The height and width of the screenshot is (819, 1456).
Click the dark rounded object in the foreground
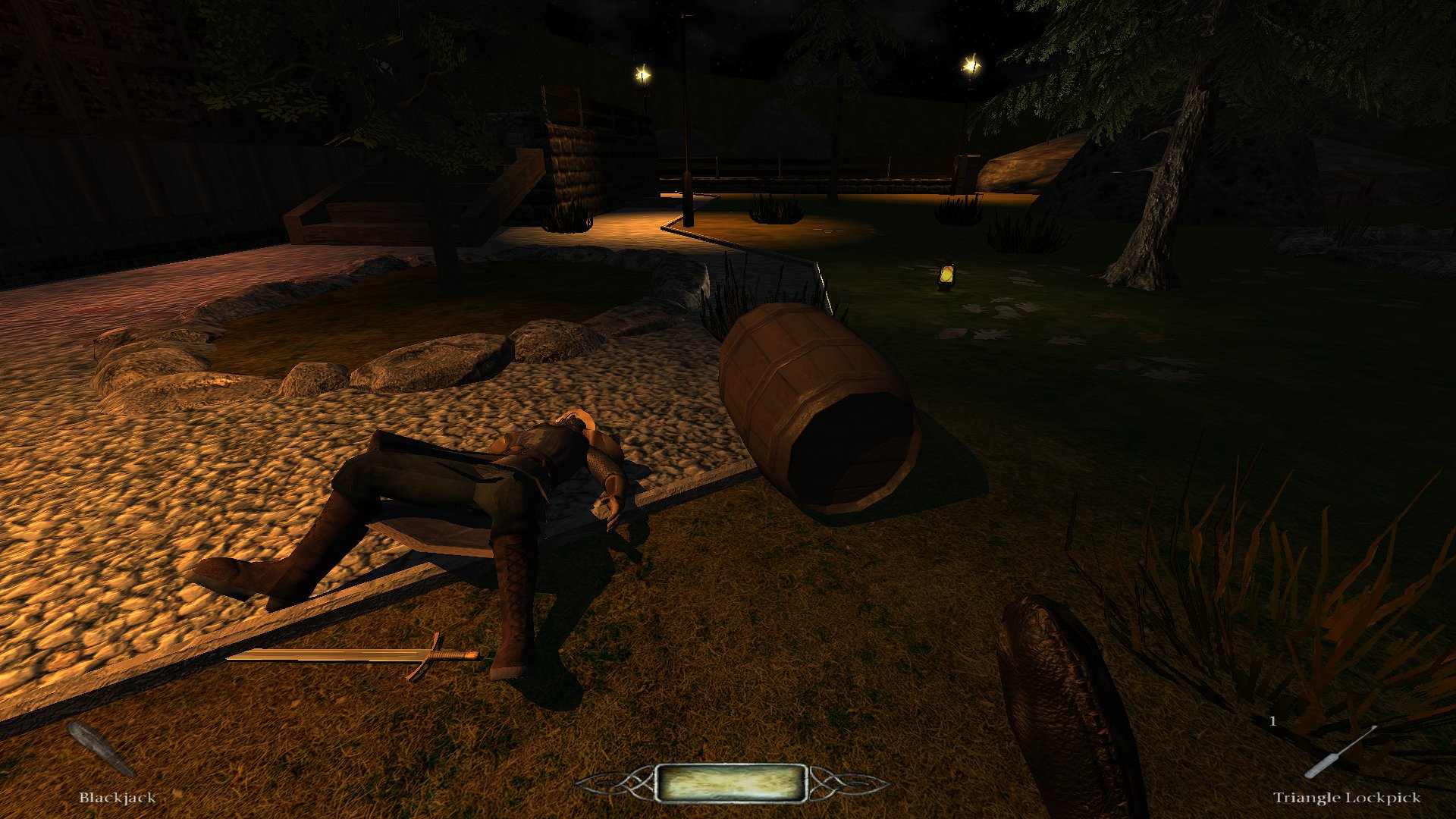tap(1054, 682)
